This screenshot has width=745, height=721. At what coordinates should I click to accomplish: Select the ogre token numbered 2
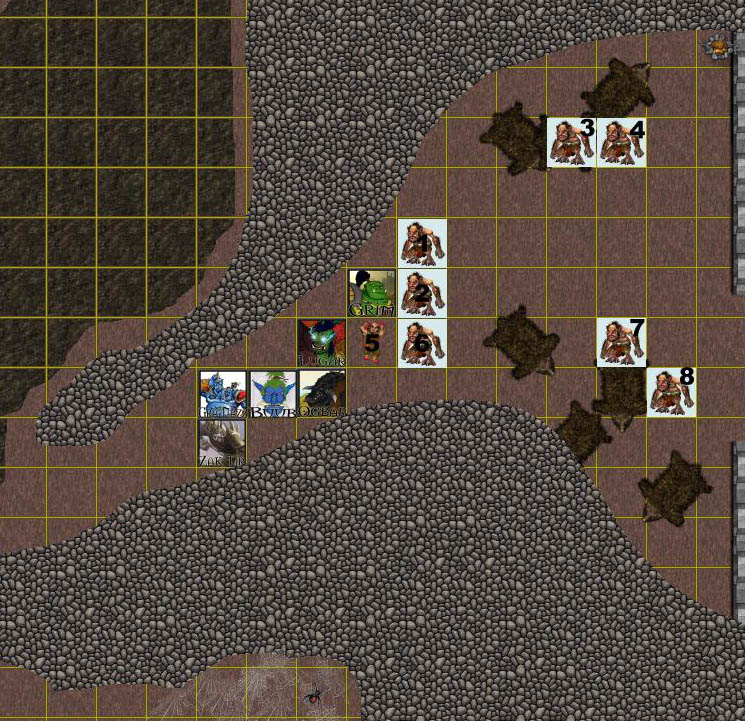coord(422,292)
